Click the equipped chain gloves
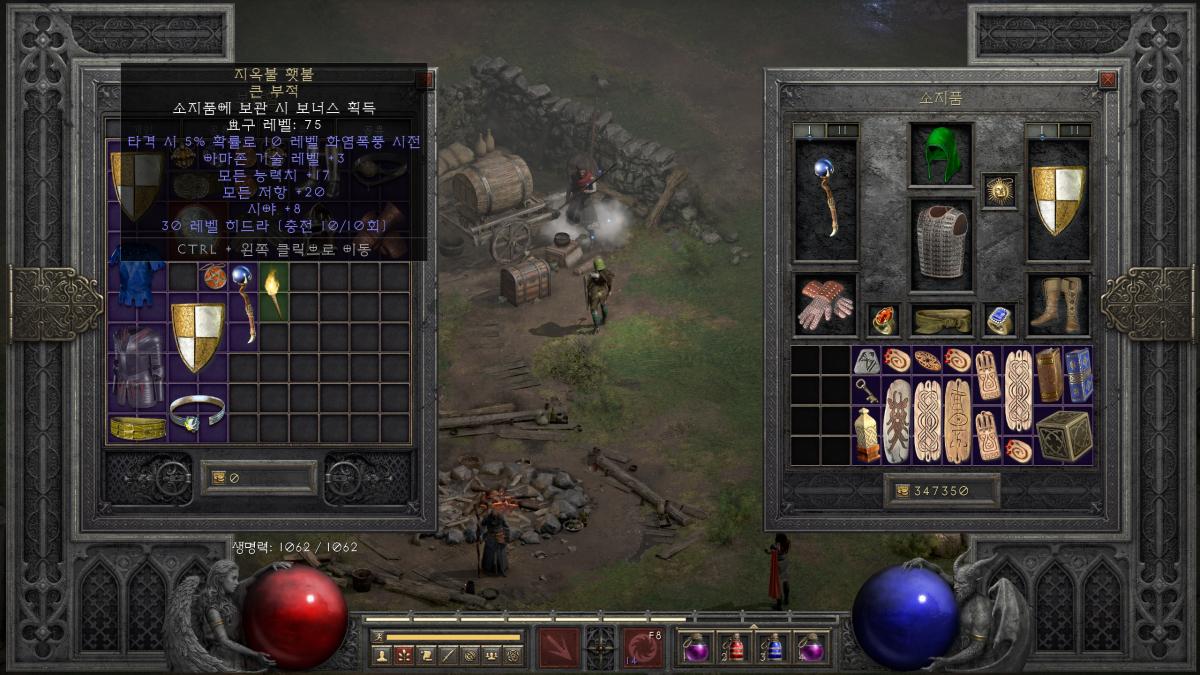 point(825,304)
